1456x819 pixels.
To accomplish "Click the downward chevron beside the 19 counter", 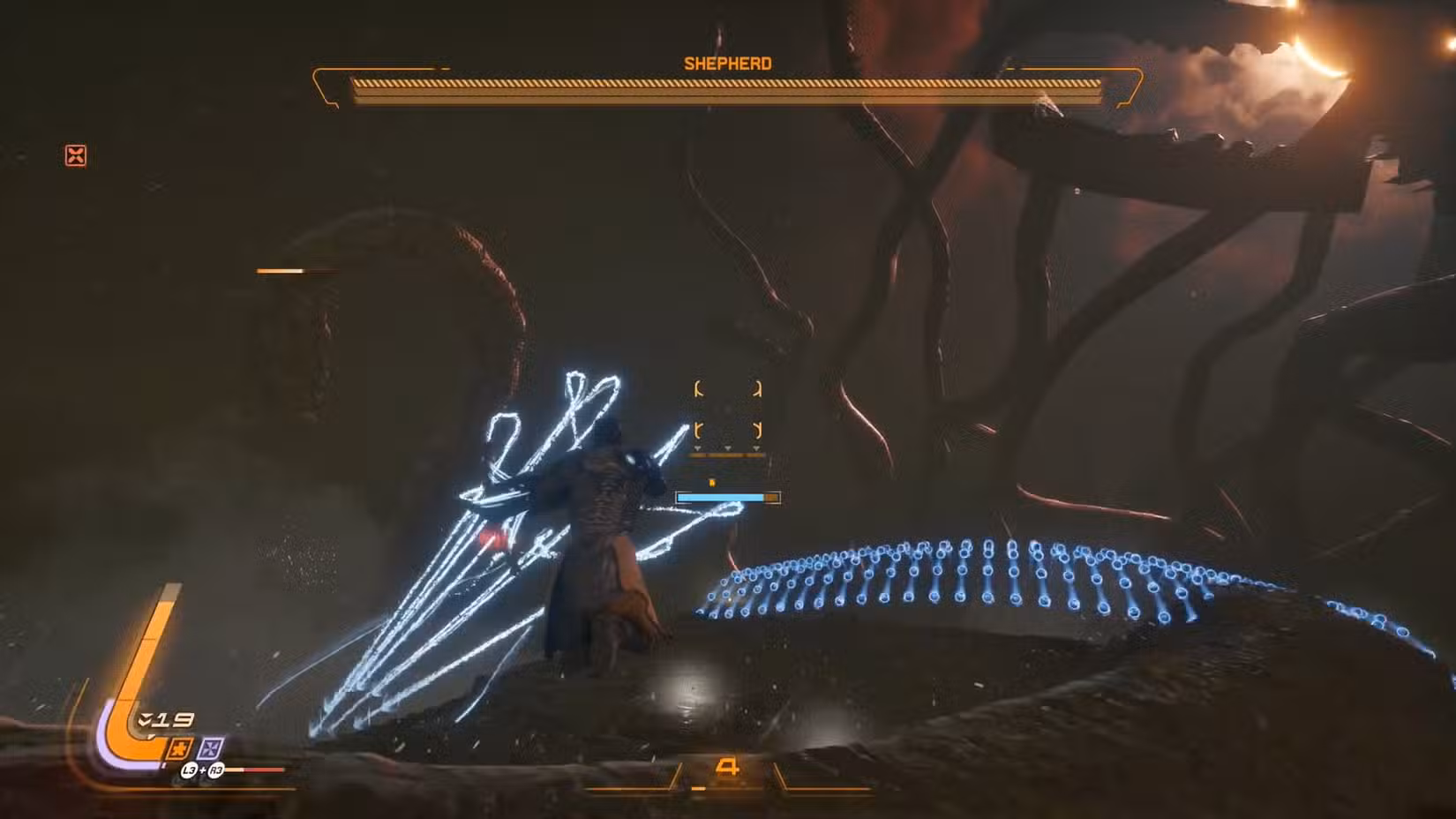I will coord(145,719).
